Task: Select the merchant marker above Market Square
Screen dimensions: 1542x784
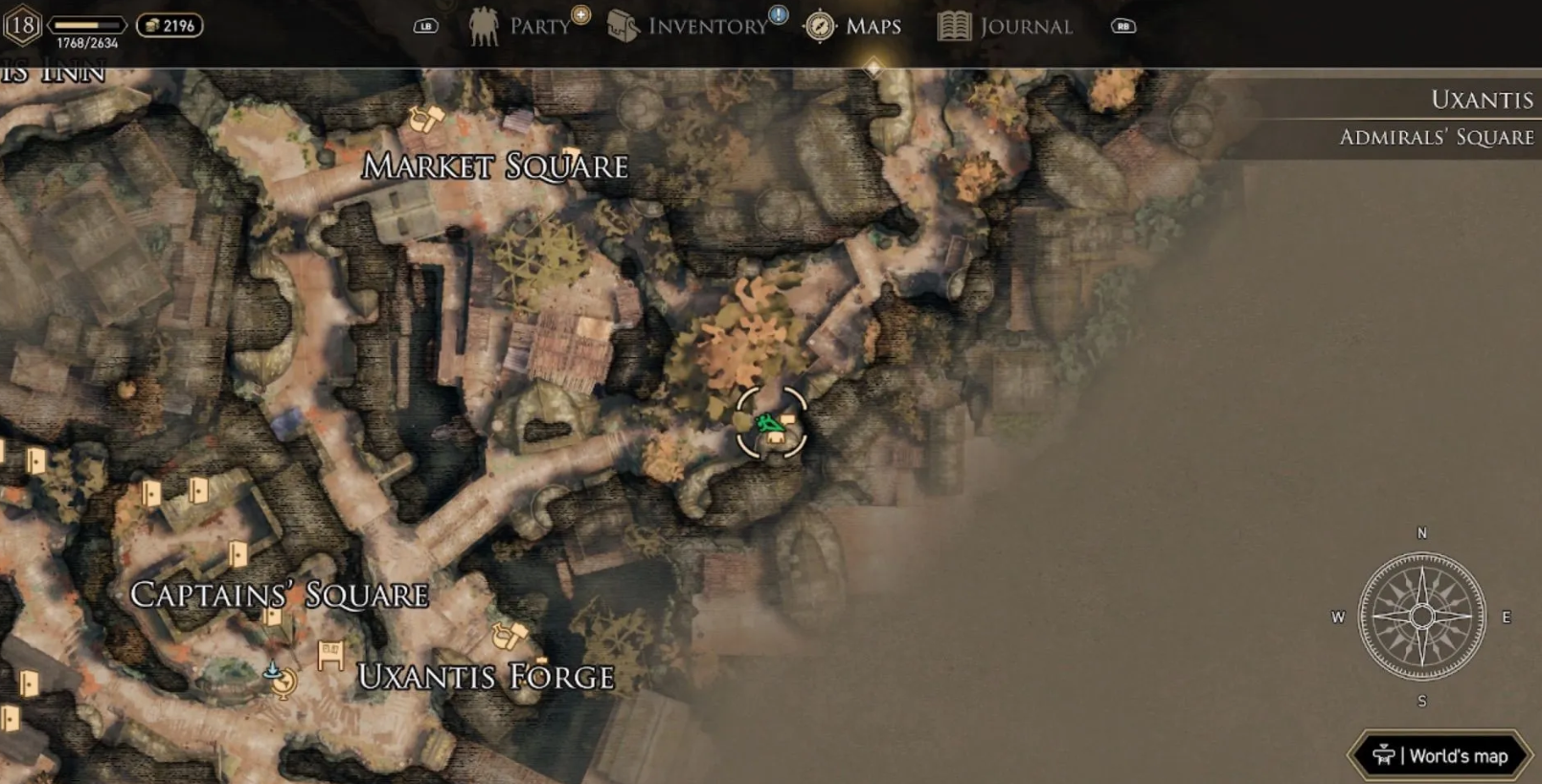Action: (426, 119)
